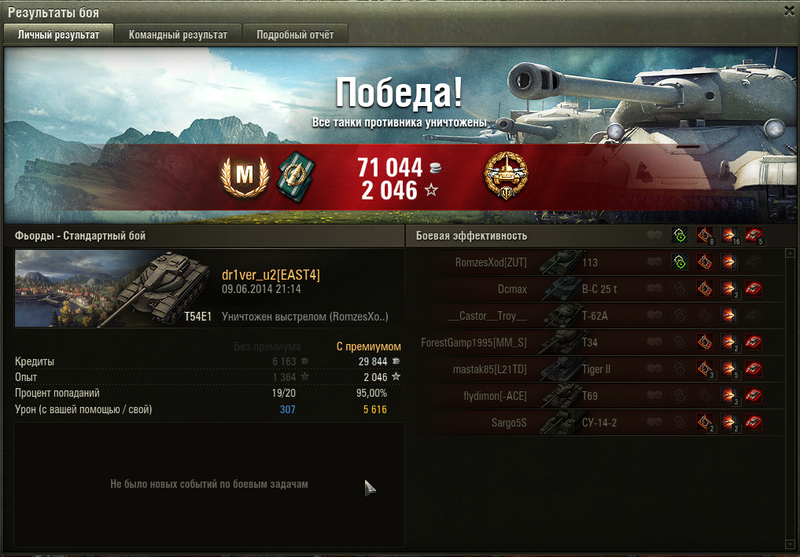Click the T54E1 tank thumbnail
Image resolution: width=800 pixels, height=557 pixels.
point(112,289)
